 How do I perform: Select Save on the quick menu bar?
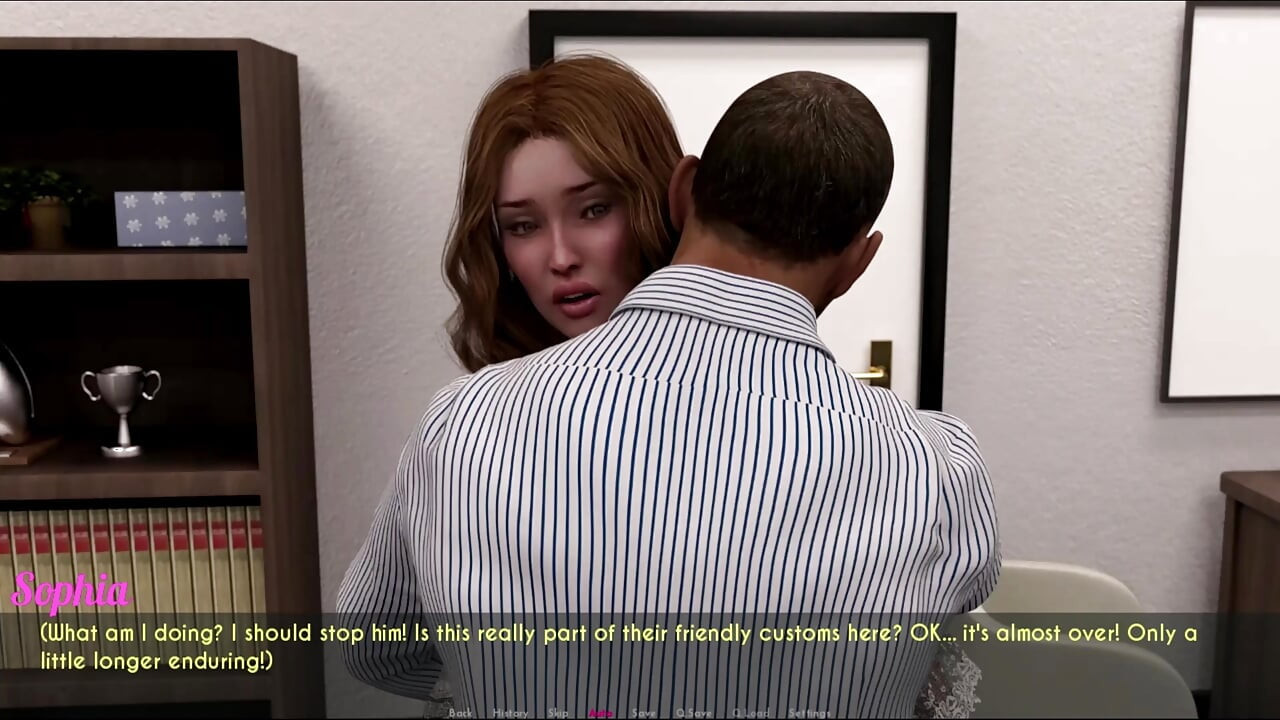coord(643,713)
